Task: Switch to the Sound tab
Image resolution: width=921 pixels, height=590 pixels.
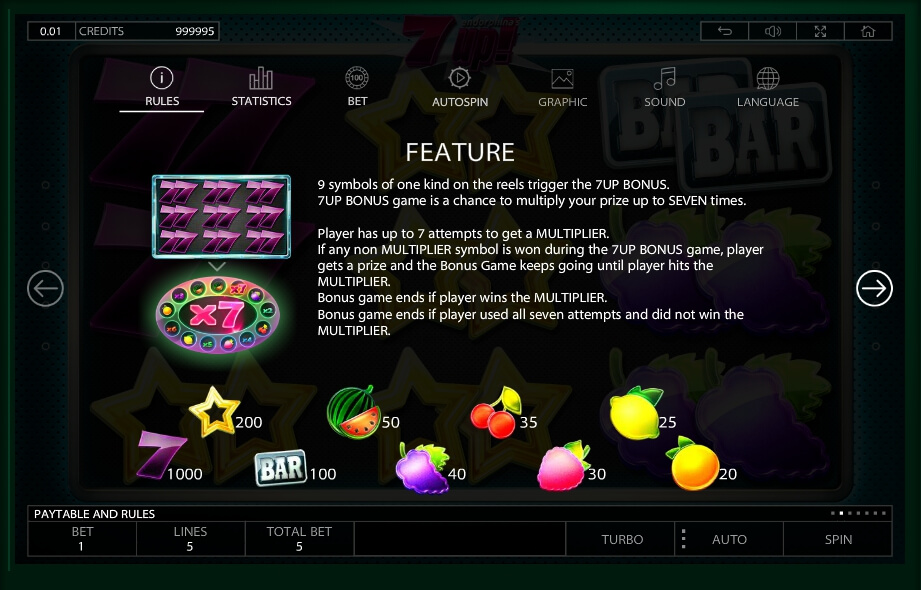Action: point(665,87)
